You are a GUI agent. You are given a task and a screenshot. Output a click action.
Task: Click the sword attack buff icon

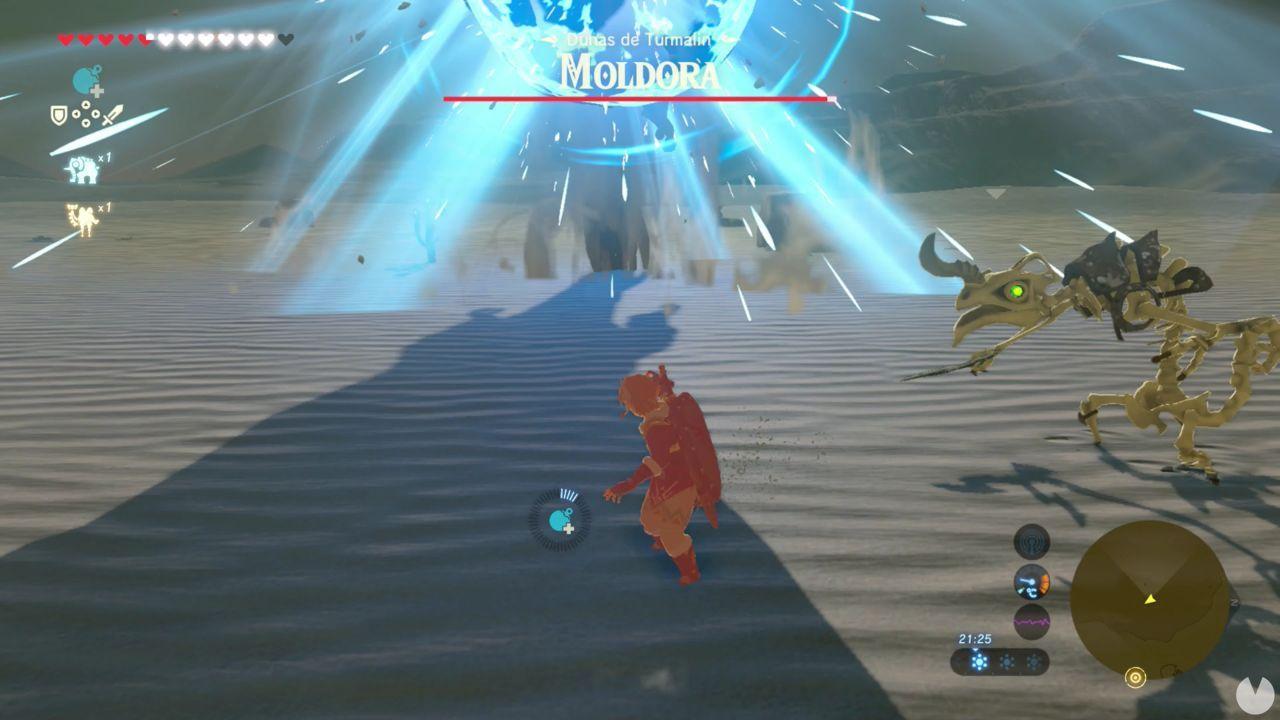tap(112, 115)
